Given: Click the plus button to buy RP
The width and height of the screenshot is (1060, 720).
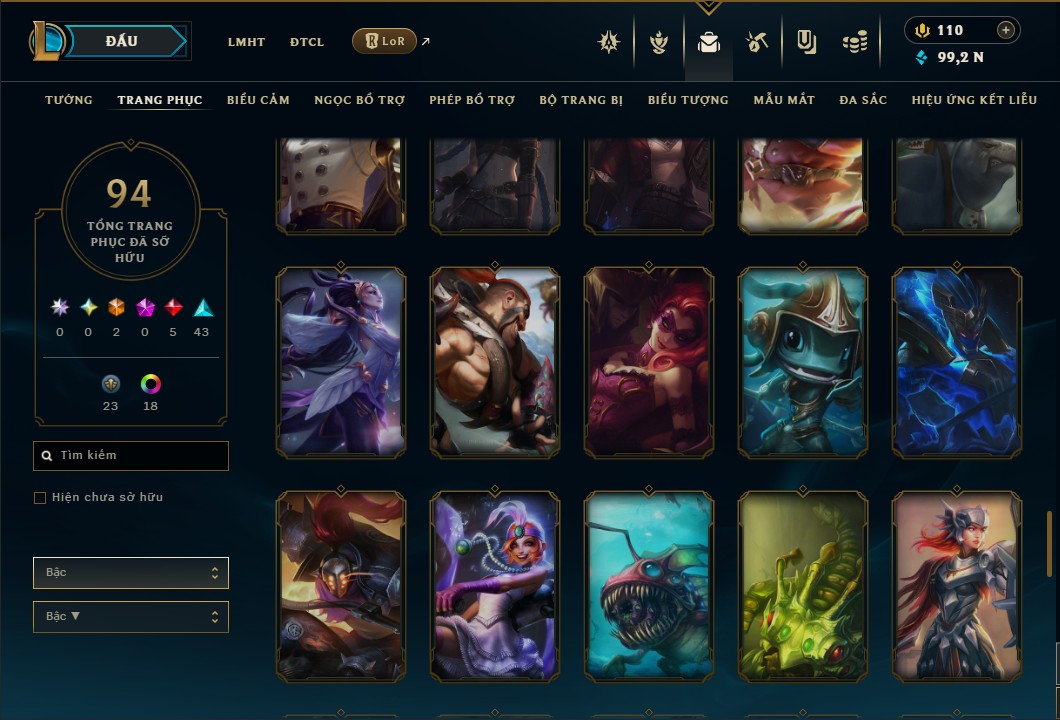Looking at the screenshot, I should (x=1006, y=30).
